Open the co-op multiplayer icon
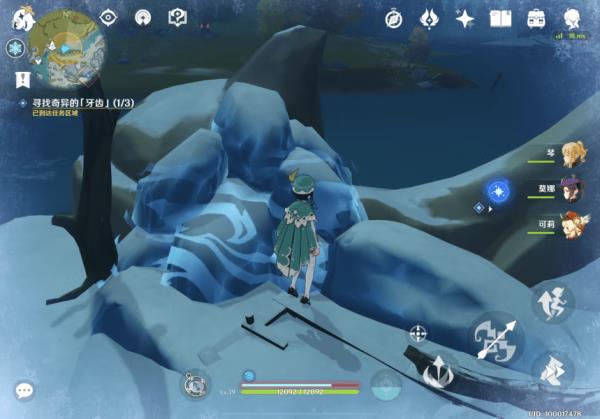The image size is (600, 419). pos(143,17)
